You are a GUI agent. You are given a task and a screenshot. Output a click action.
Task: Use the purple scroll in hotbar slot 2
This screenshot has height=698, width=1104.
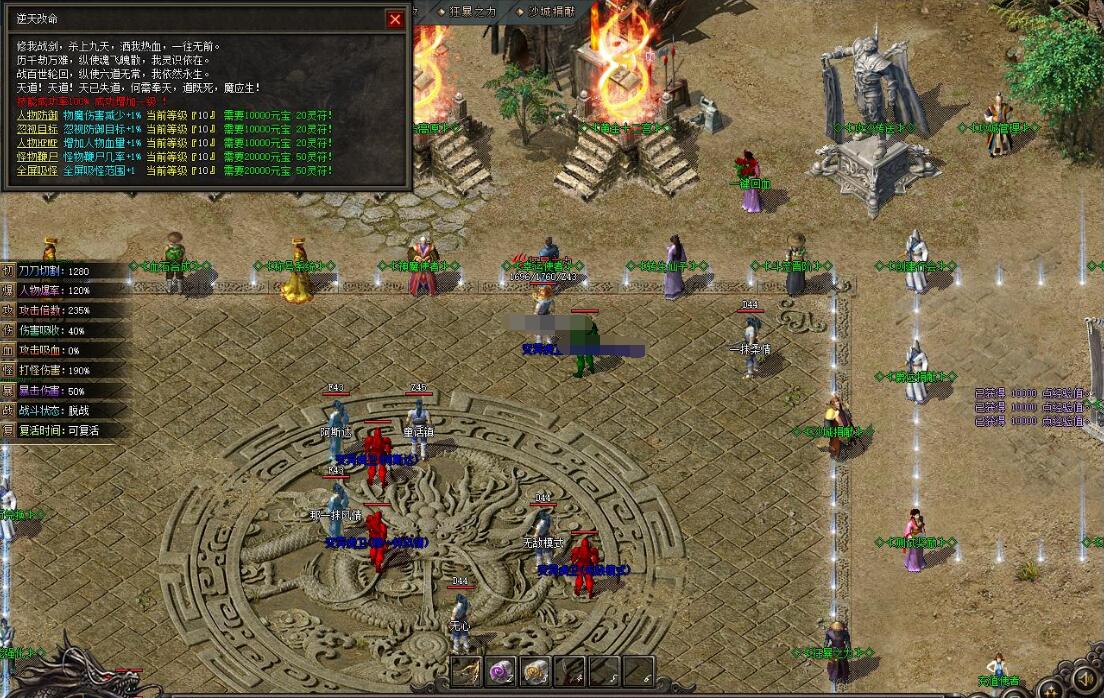click(x=500, y=671)
